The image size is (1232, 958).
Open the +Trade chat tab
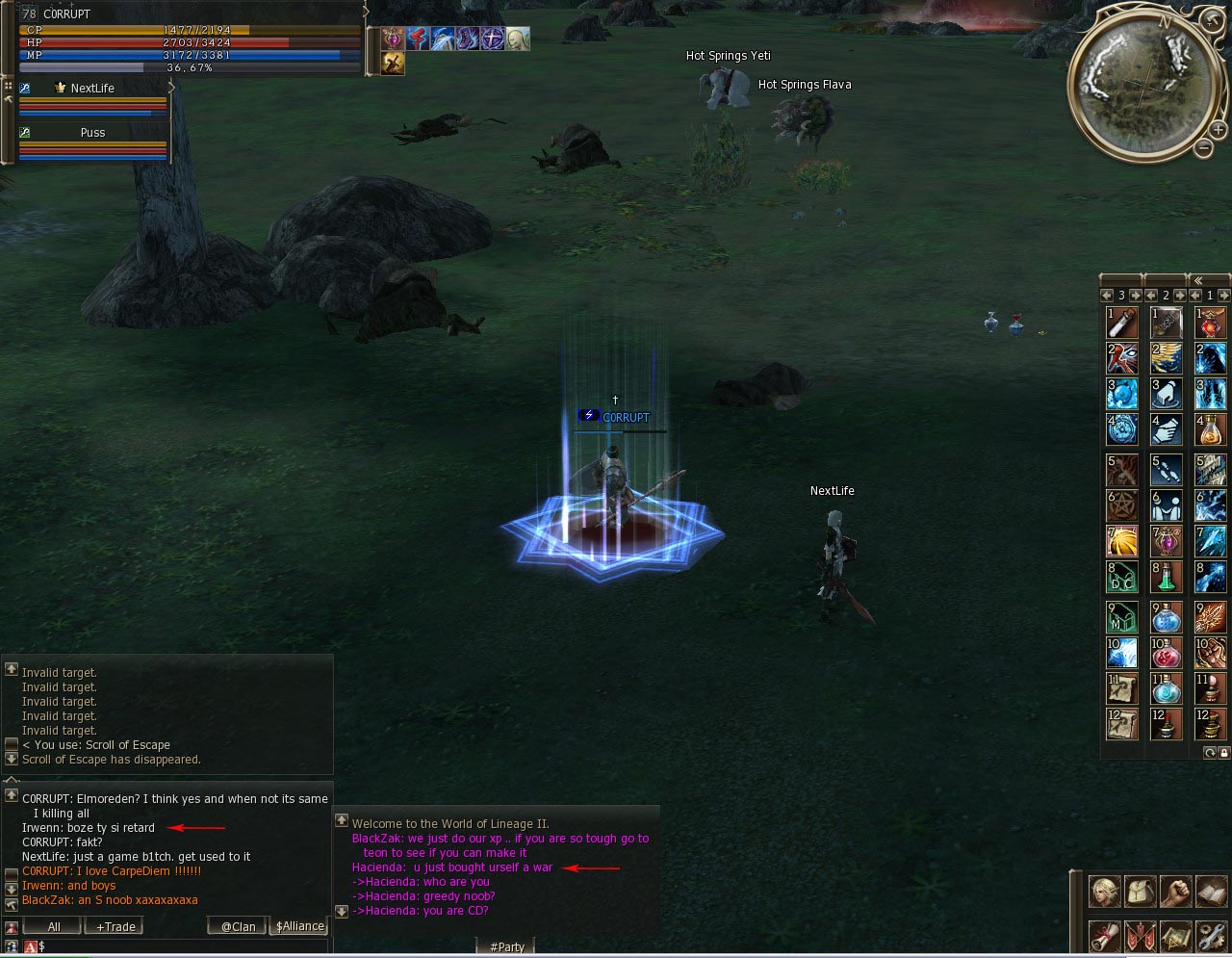coord(115,926)
